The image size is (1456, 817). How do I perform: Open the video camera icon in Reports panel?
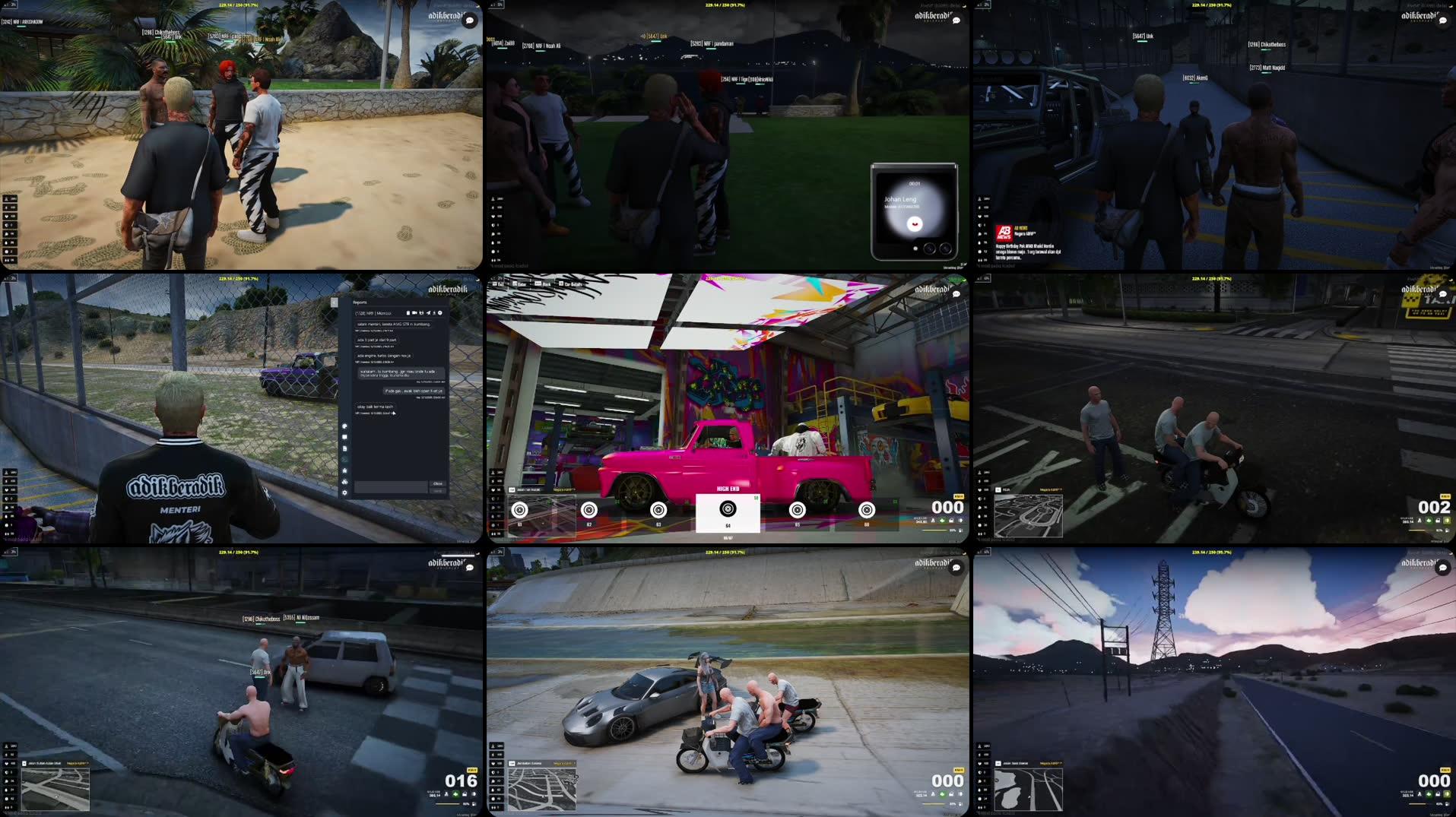point(414,313)
